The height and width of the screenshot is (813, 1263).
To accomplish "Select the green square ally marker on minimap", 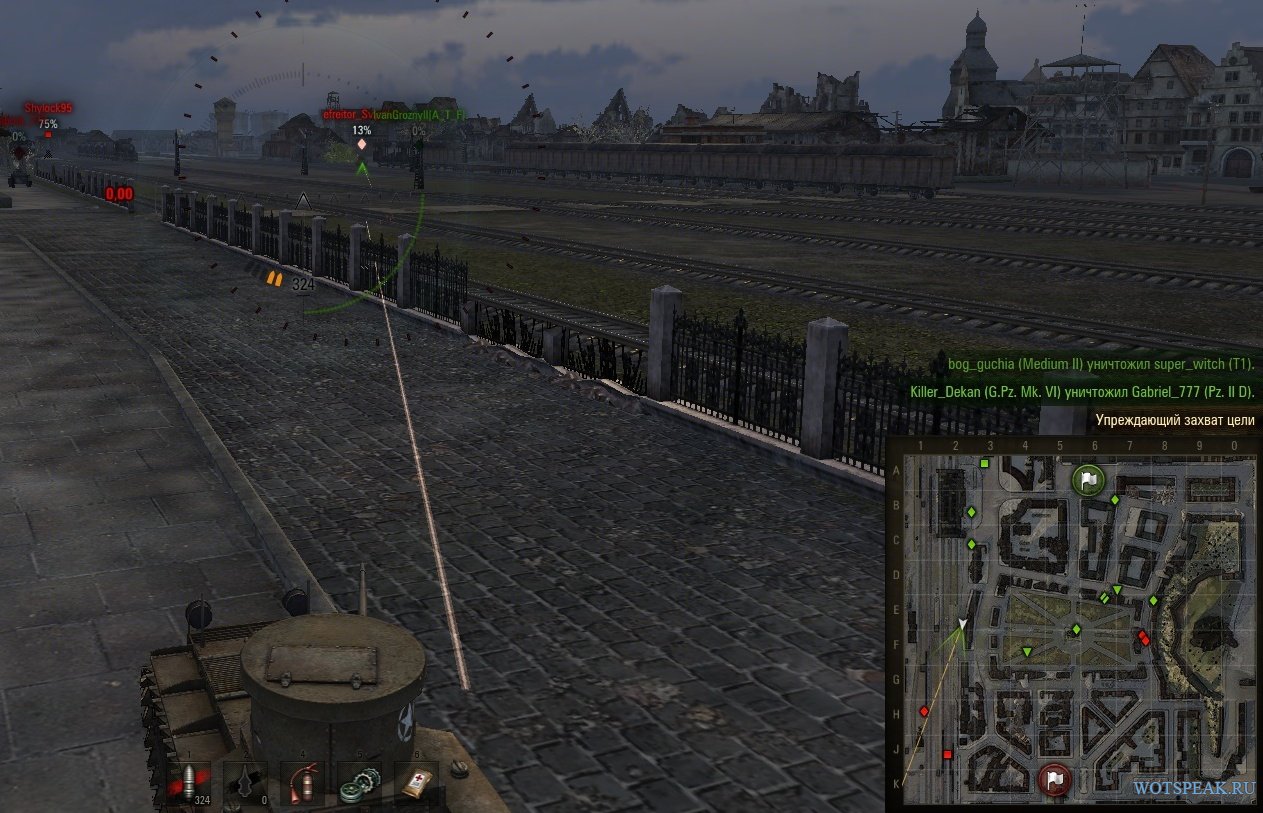I will point(985,463).
